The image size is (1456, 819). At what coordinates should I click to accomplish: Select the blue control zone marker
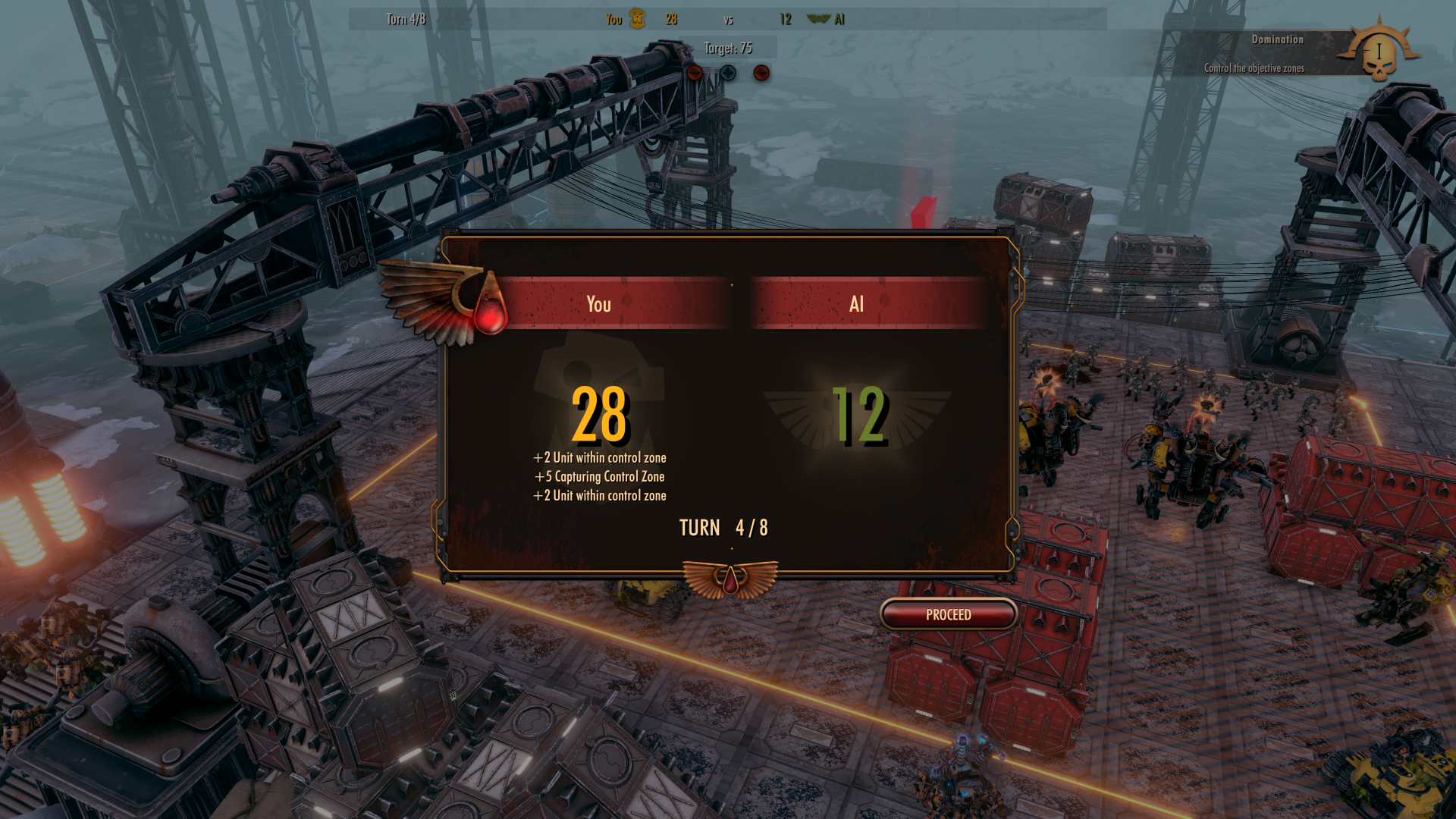pos(728,73)
